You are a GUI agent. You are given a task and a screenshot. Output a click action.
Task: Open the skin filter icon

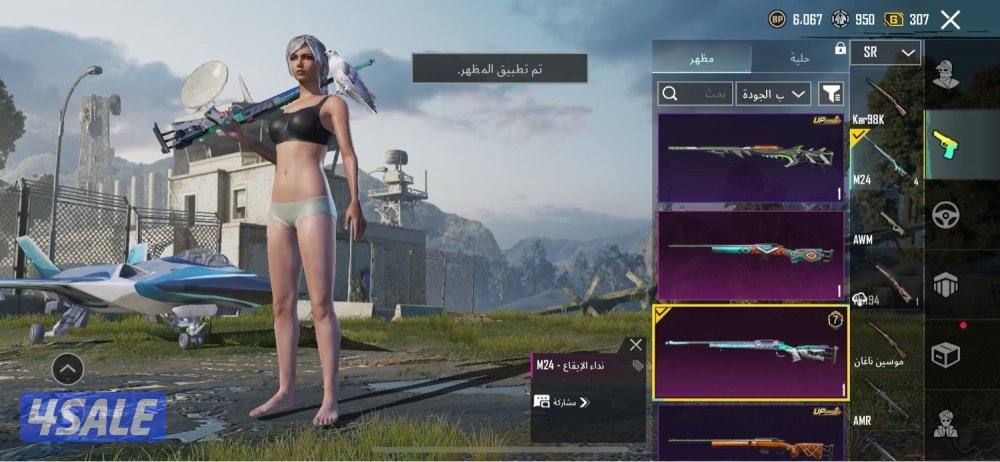(832, 94)
